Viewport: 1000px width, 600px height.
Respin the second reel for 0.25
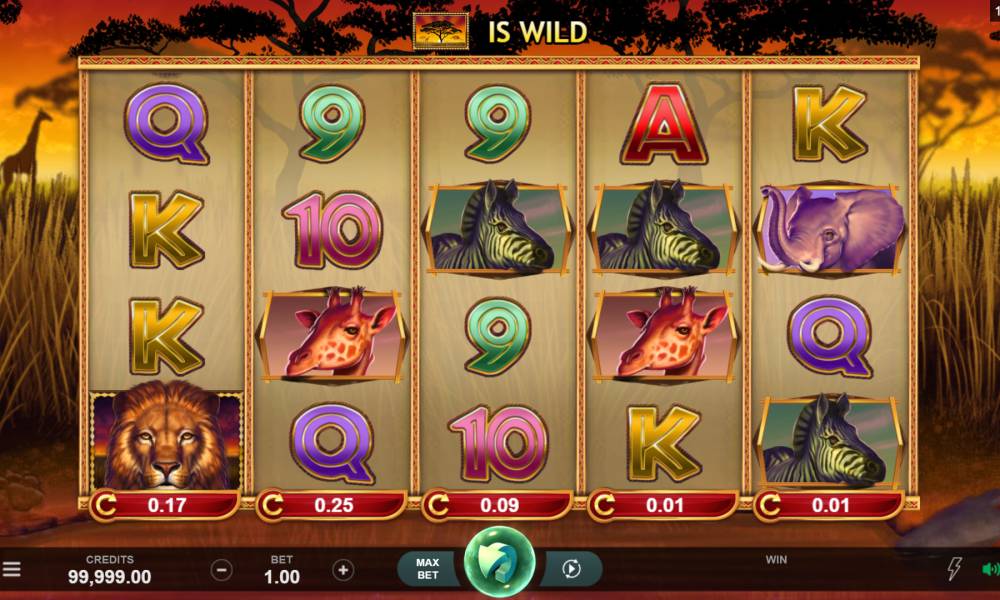332,505
